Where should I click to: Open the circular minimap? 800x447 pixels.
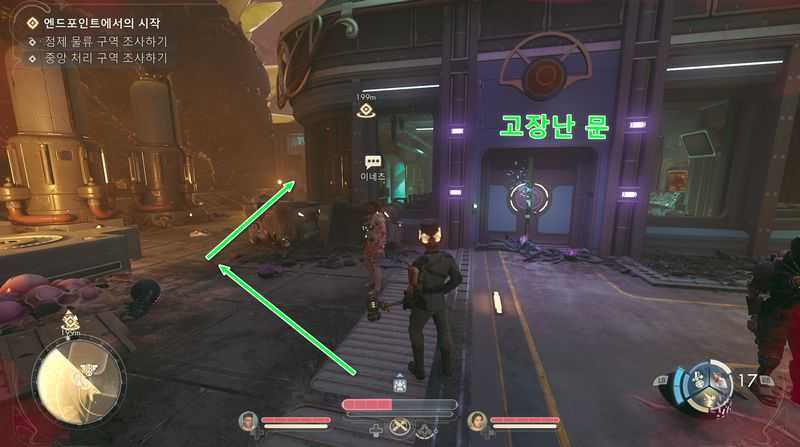pos(78,378)
